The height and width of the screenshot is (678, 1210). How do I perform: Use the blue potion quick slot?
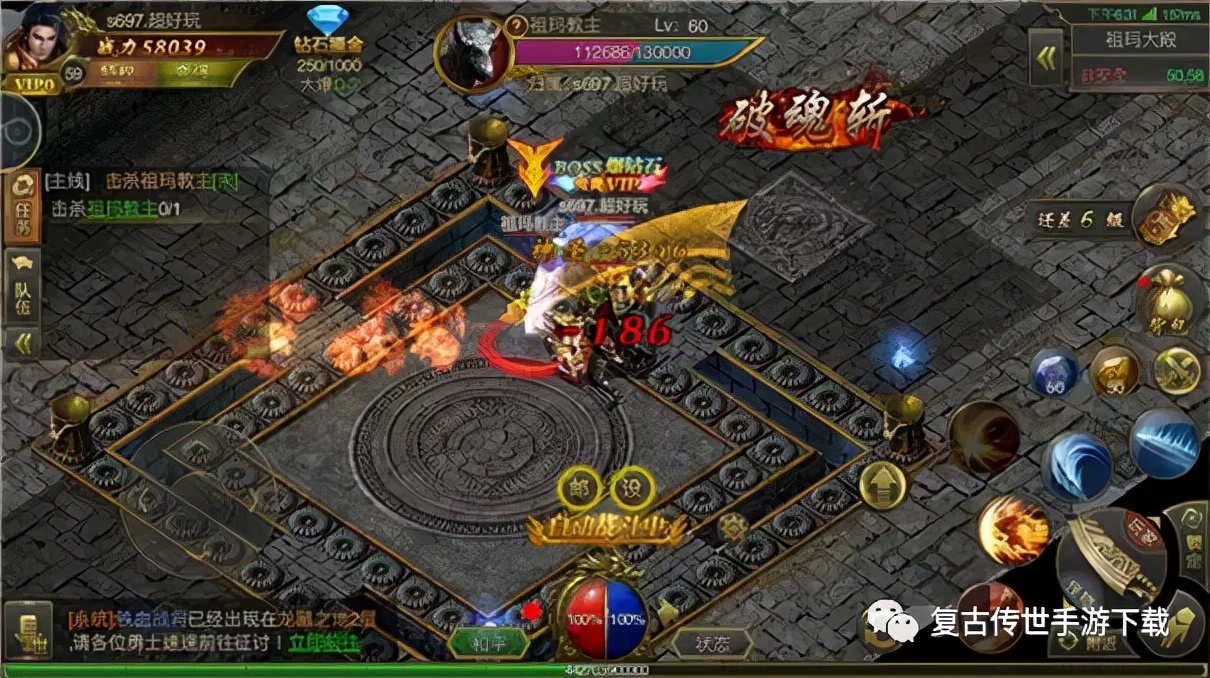(1054, 373)
